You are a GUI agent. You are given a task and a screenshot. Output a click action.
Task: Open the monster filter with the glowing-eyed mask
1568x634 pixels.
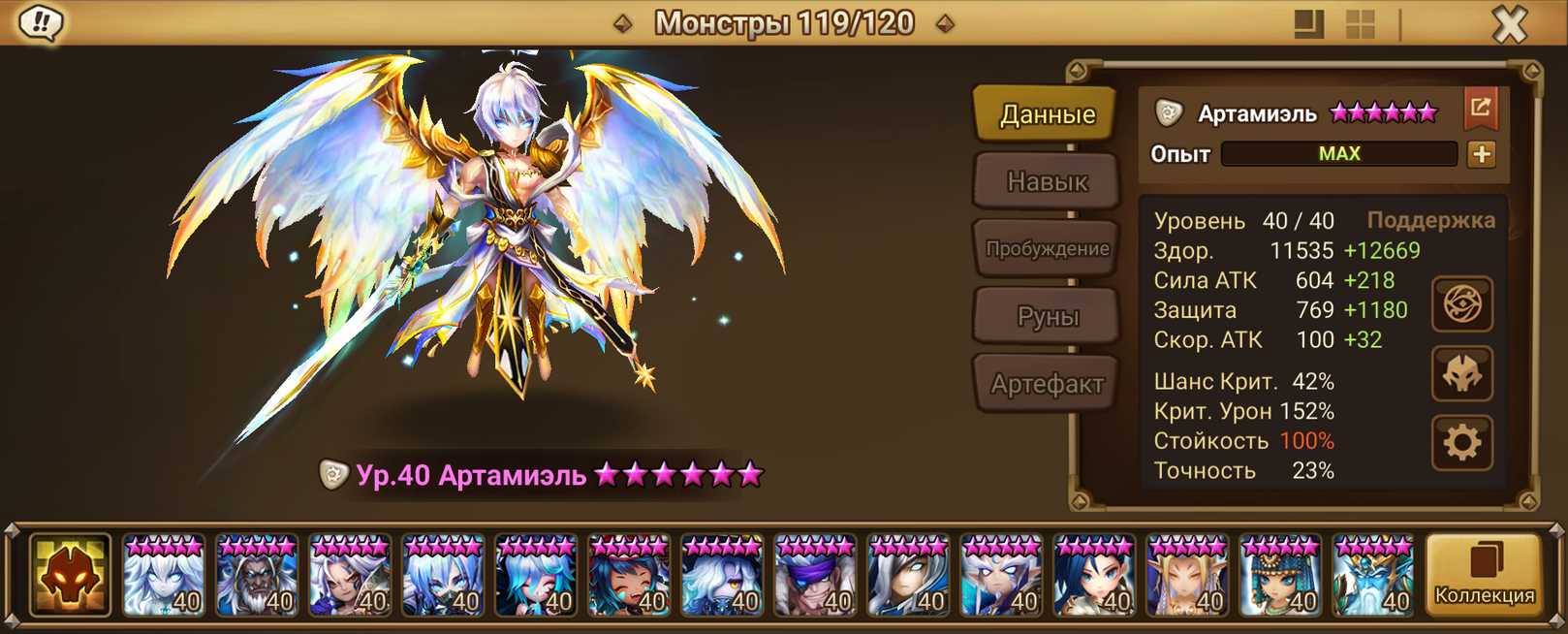pyautogui.click(x=70, y=575)
